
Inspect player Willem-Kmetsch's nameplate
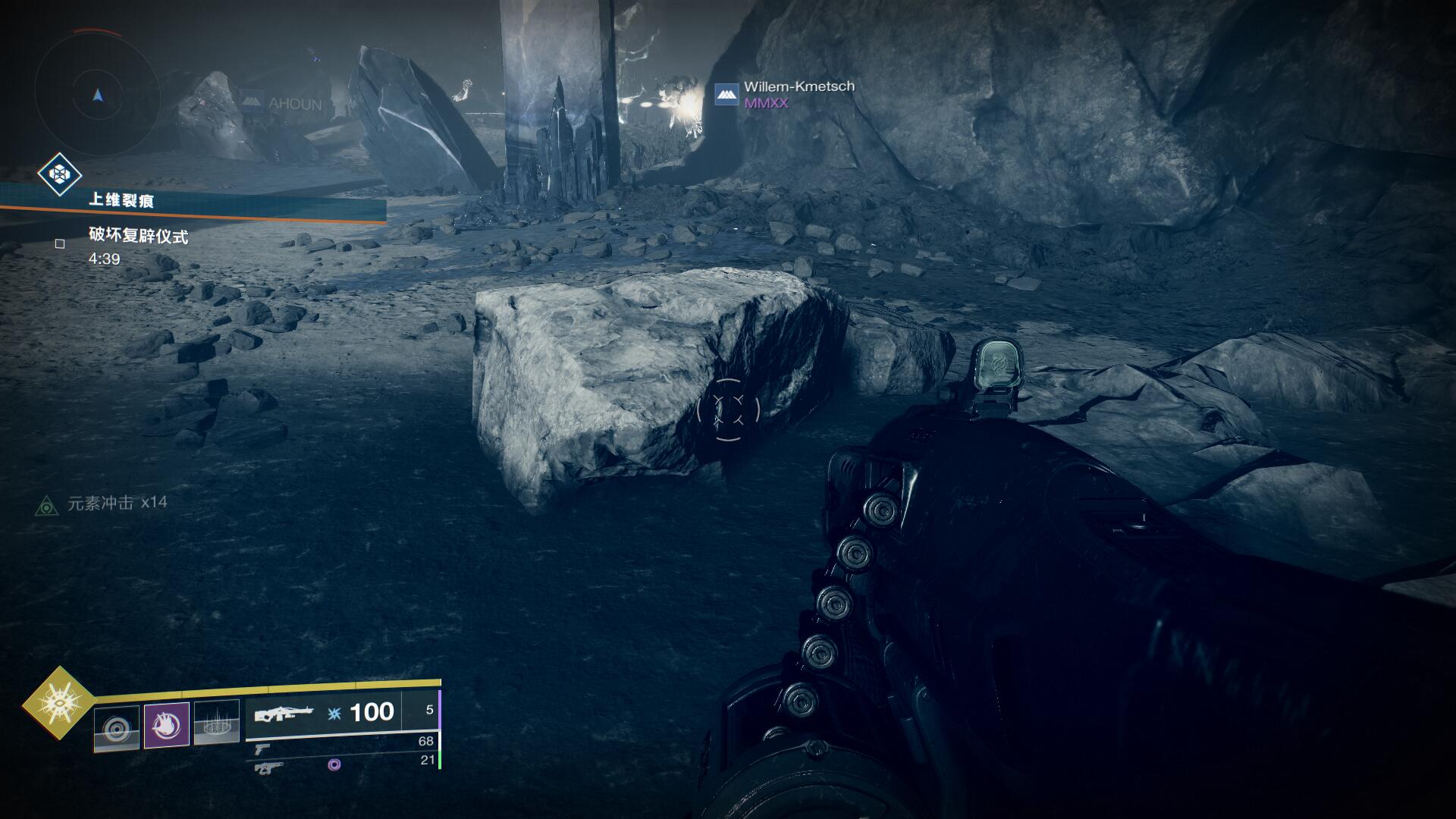tap(799, 87)
